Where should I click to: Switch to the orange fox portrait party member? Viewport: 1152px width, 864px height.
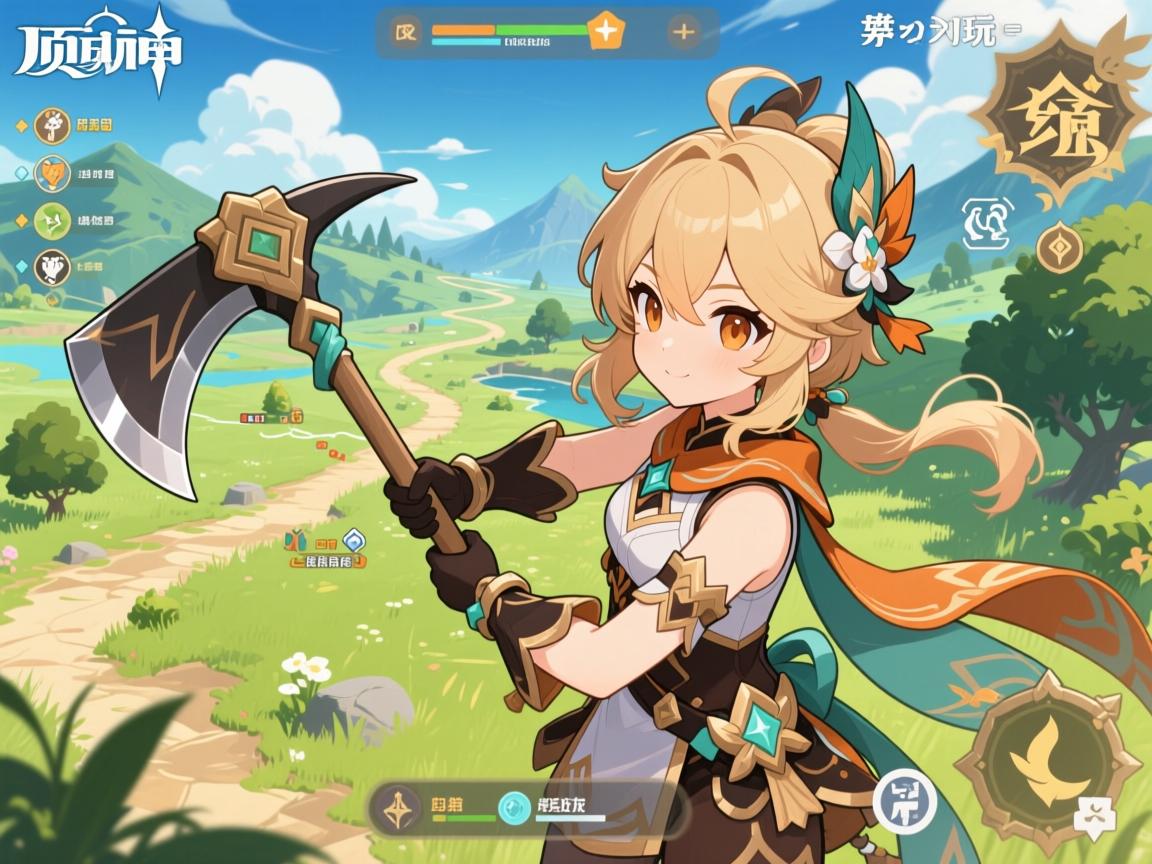click(x=52, y=173)
